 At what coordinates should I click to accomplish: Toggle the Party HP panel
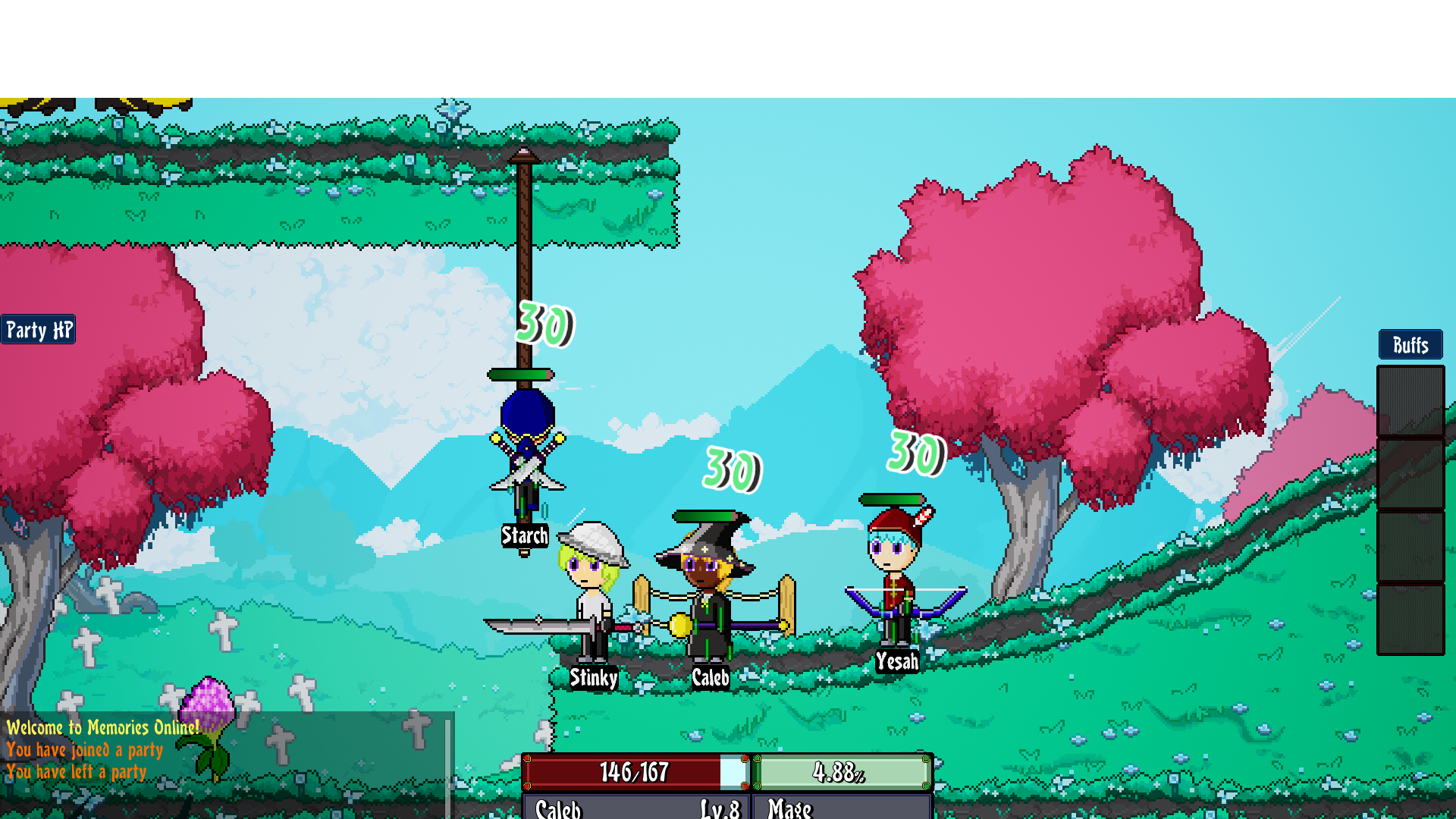pyautogui.click(x=38, y=330)
